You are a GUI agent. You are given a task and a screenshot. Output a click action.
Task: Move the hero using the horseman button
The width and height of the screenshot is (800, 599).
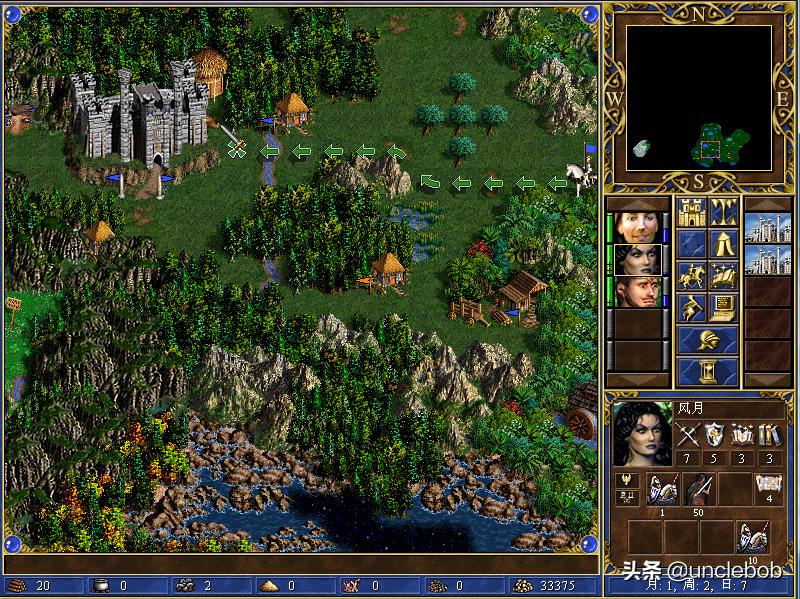point(693,275)
